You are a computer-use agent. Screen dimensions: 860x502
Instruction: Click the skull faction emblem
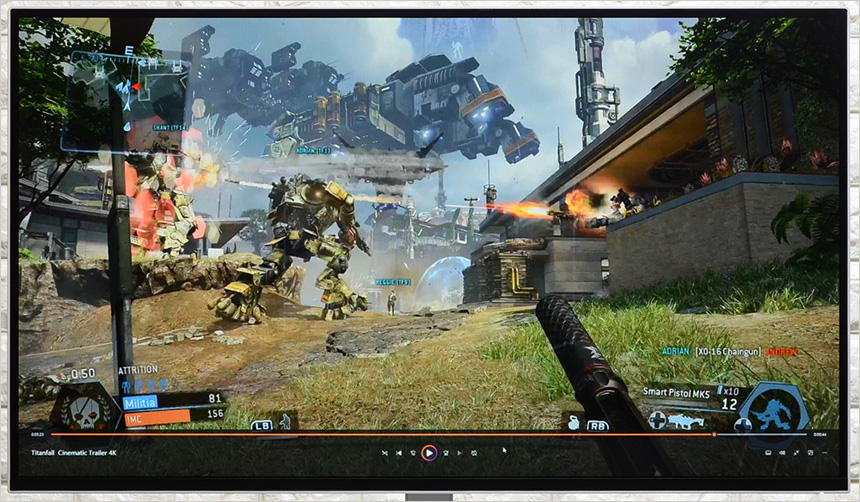(85, 409)
